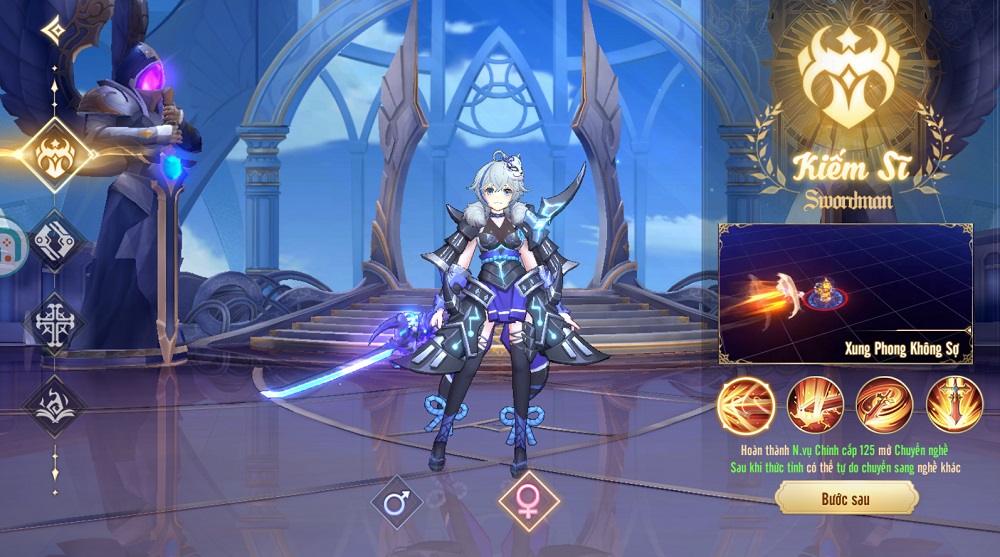Screen dimensions: 1000x557
Task: Choose the female gender symbol
Action: [x=528, y=502]
